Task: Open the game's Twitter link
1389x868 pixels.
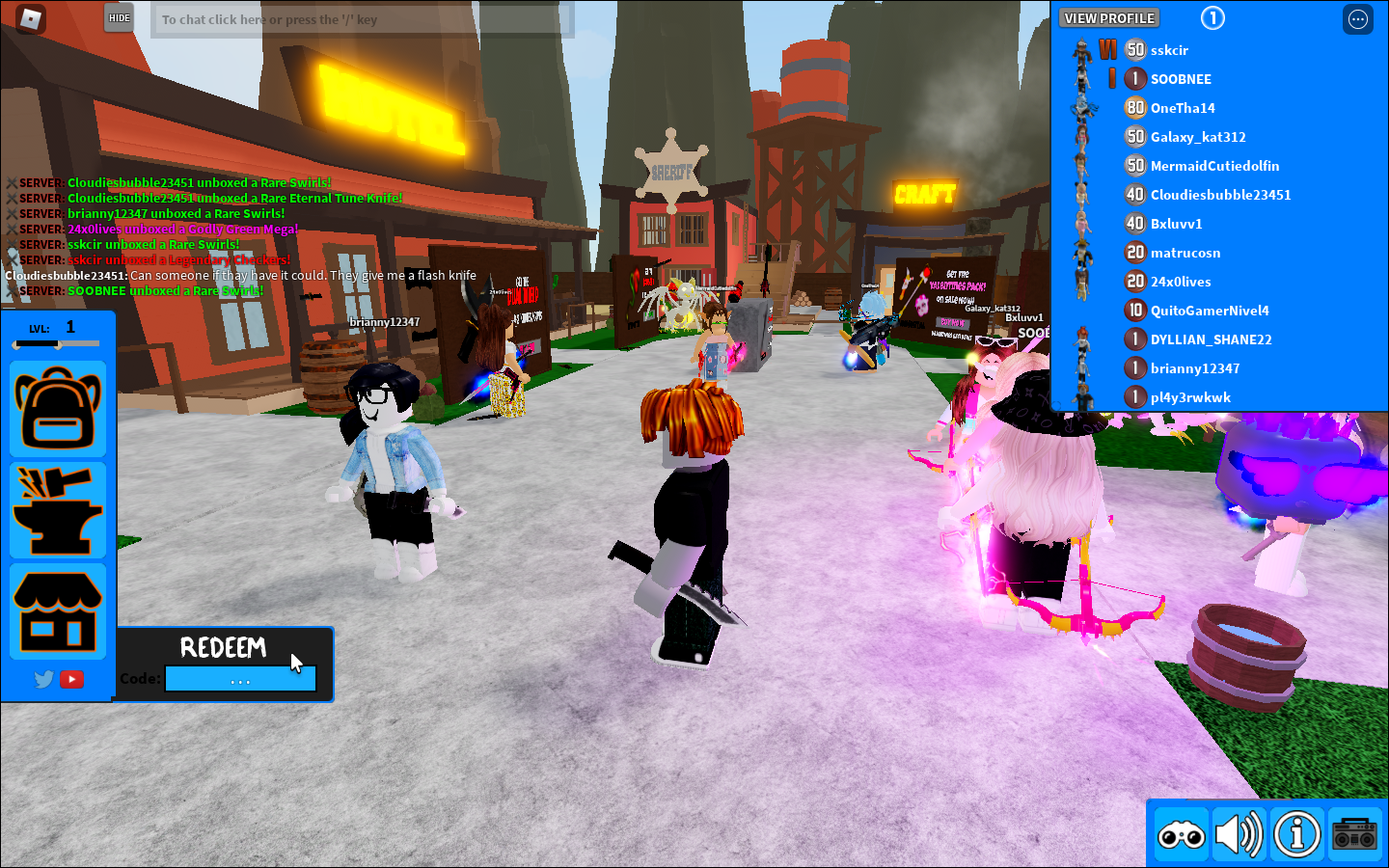Action: coord(42,679)
